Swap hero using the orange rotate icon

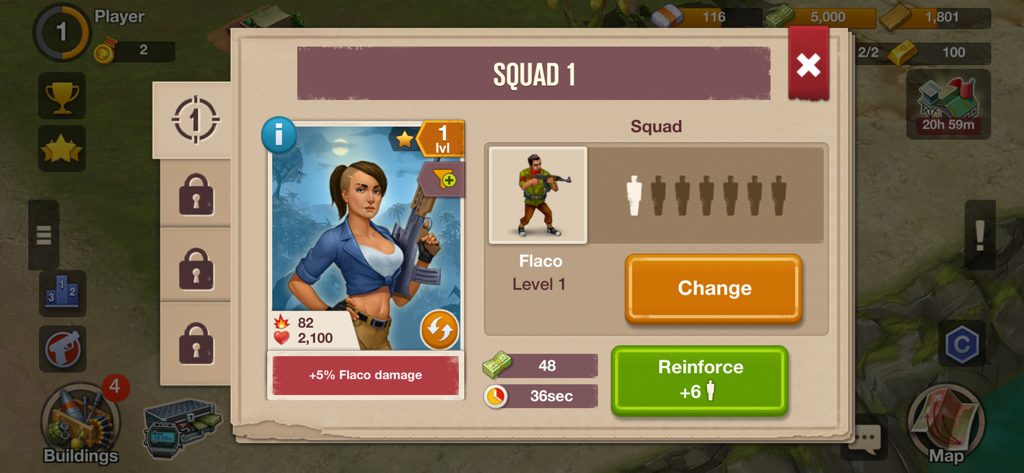pos(439,328)
